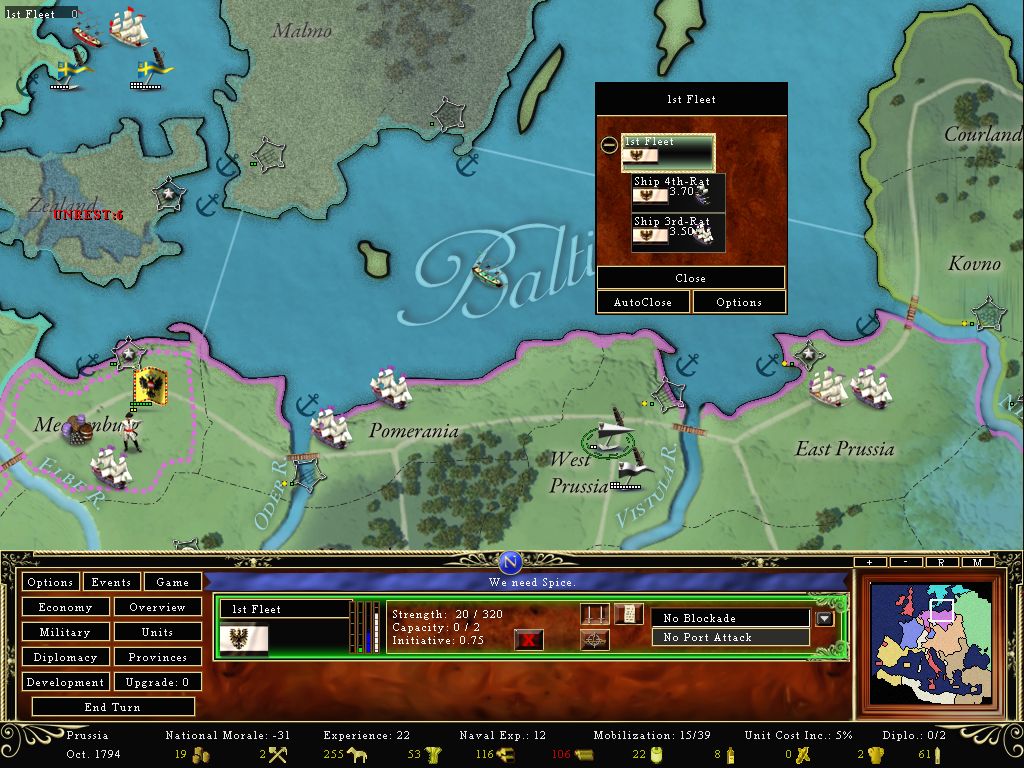Open the blockade orders dropdown arrow

pyautogui.click(x=824, y=619)
